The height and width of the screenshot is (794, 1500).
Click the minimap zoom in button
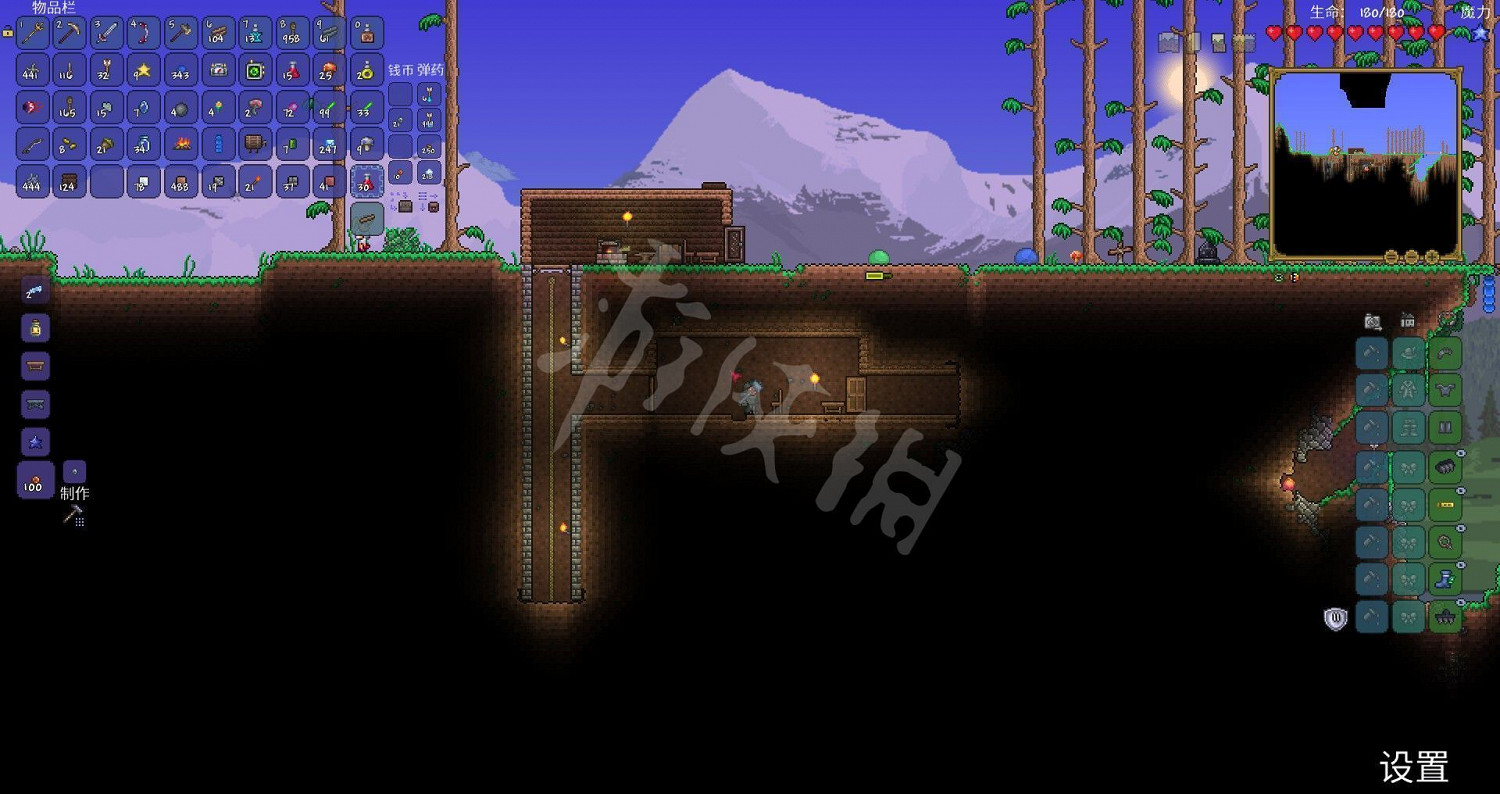(x=1429, y=254)
